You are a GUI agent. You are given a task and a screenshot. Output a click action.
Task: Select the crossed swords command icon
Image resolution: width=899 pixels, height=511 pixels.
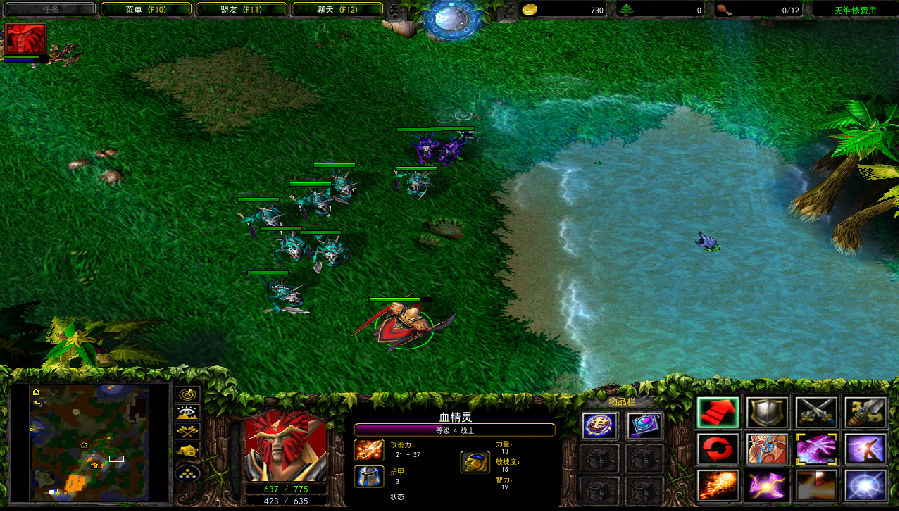pos(816,412)
